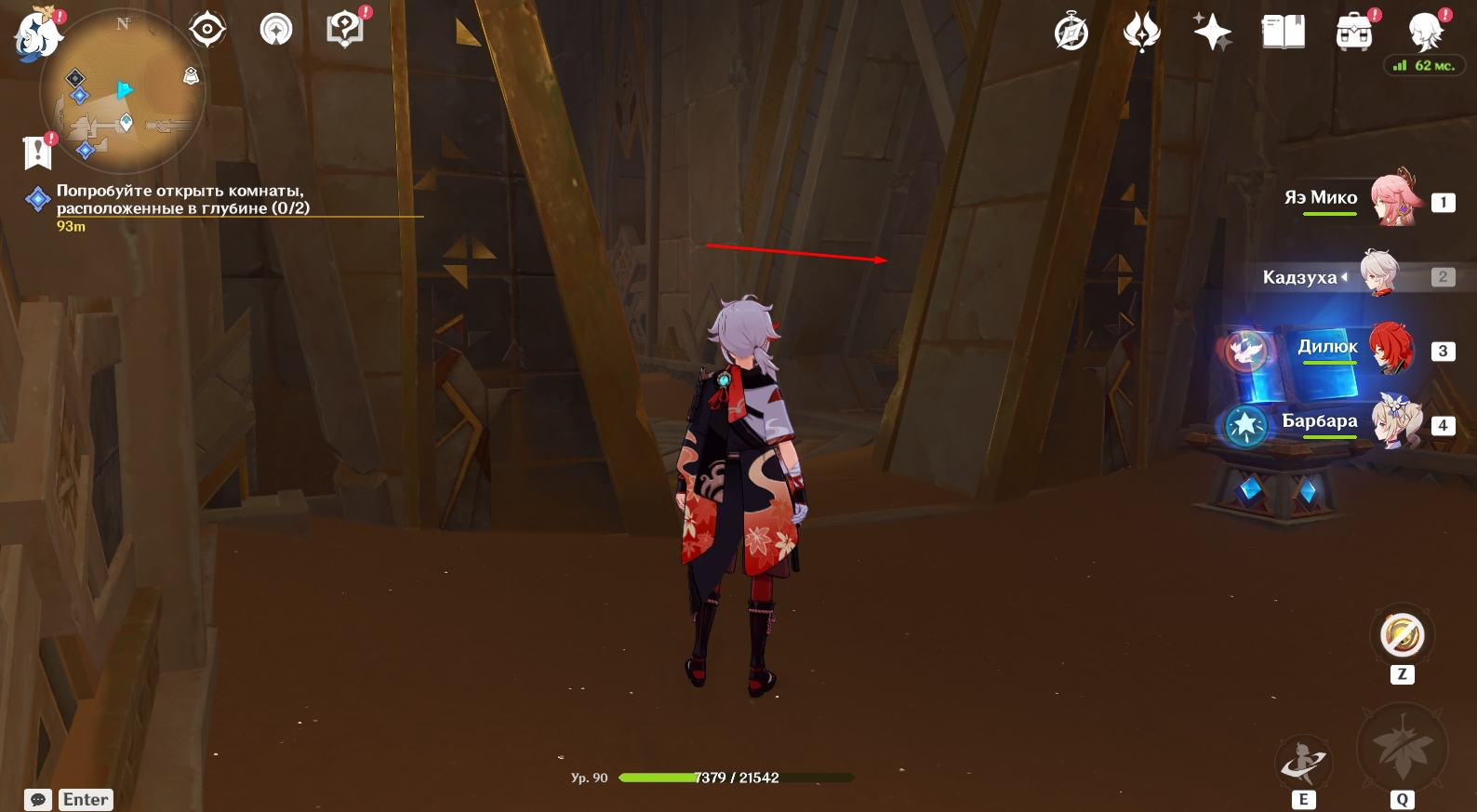
Task: Activate Kazuha's elemental skill
Action: pos(1303,763)
